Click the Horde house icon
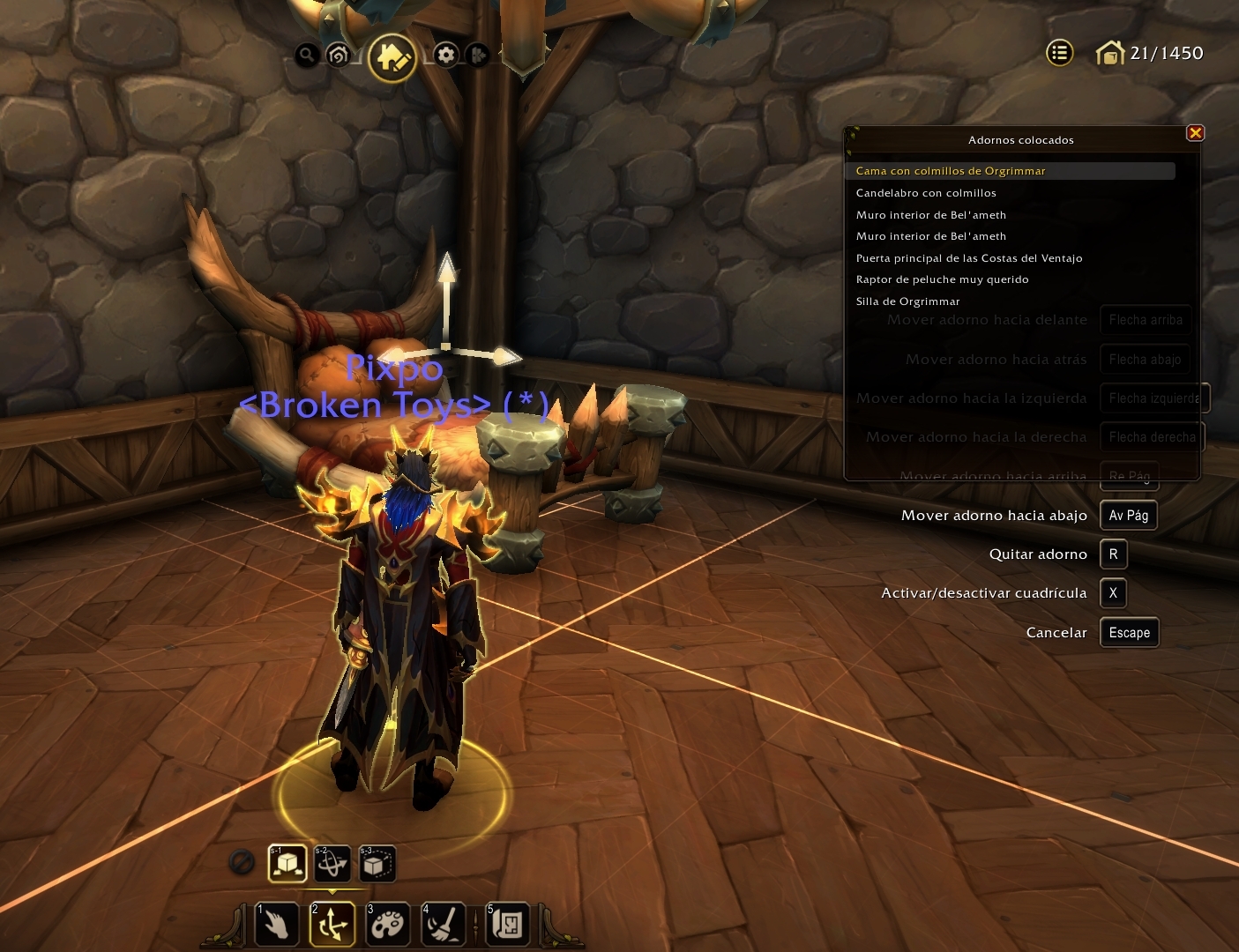Screen dimensions: 1239x952 (x=338, y=56)
